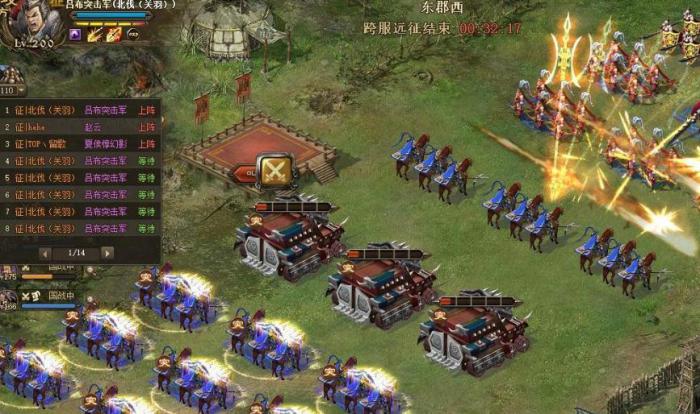Click the crossed swords battle button

(274, 170)
